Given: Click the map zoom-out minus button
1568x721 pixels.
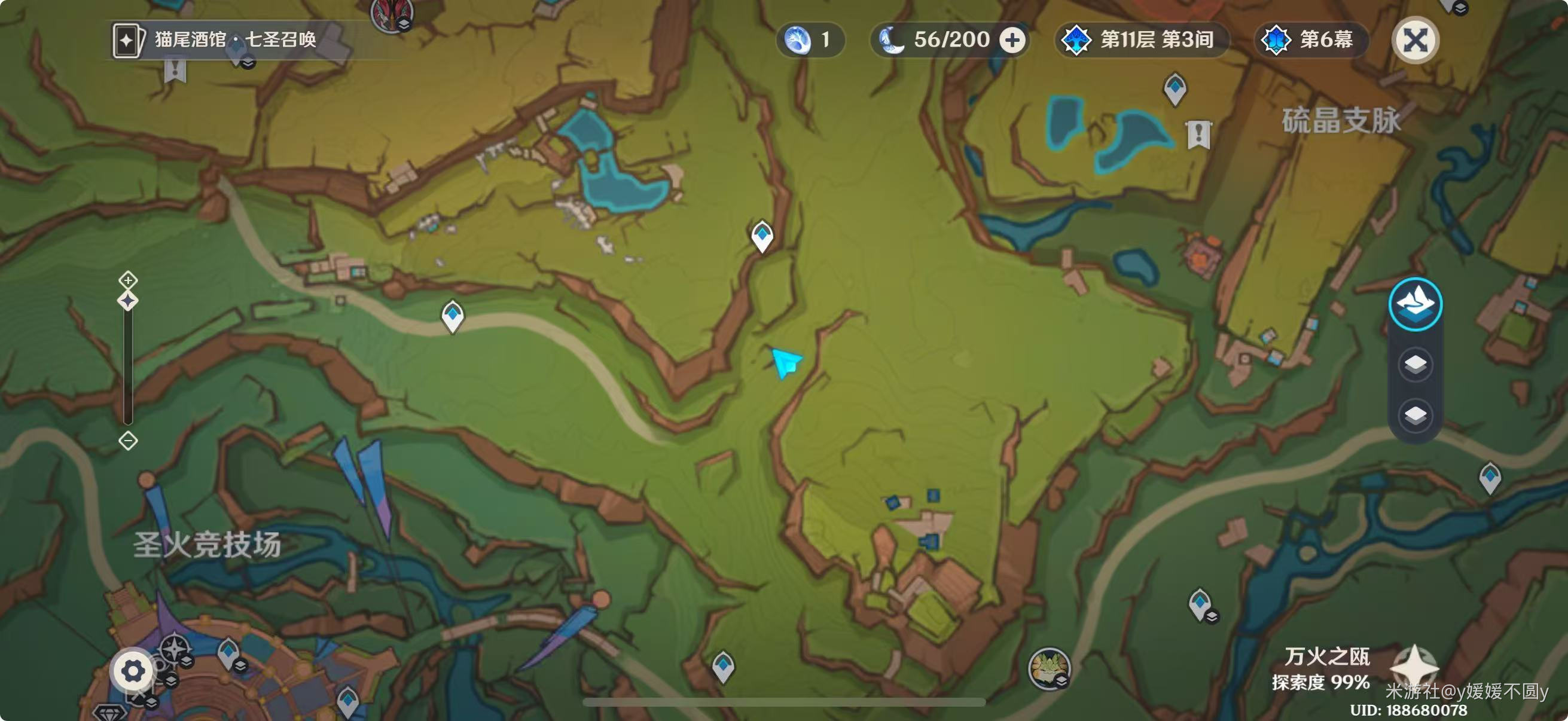Looking at the screenshot, I should (128, 441).
